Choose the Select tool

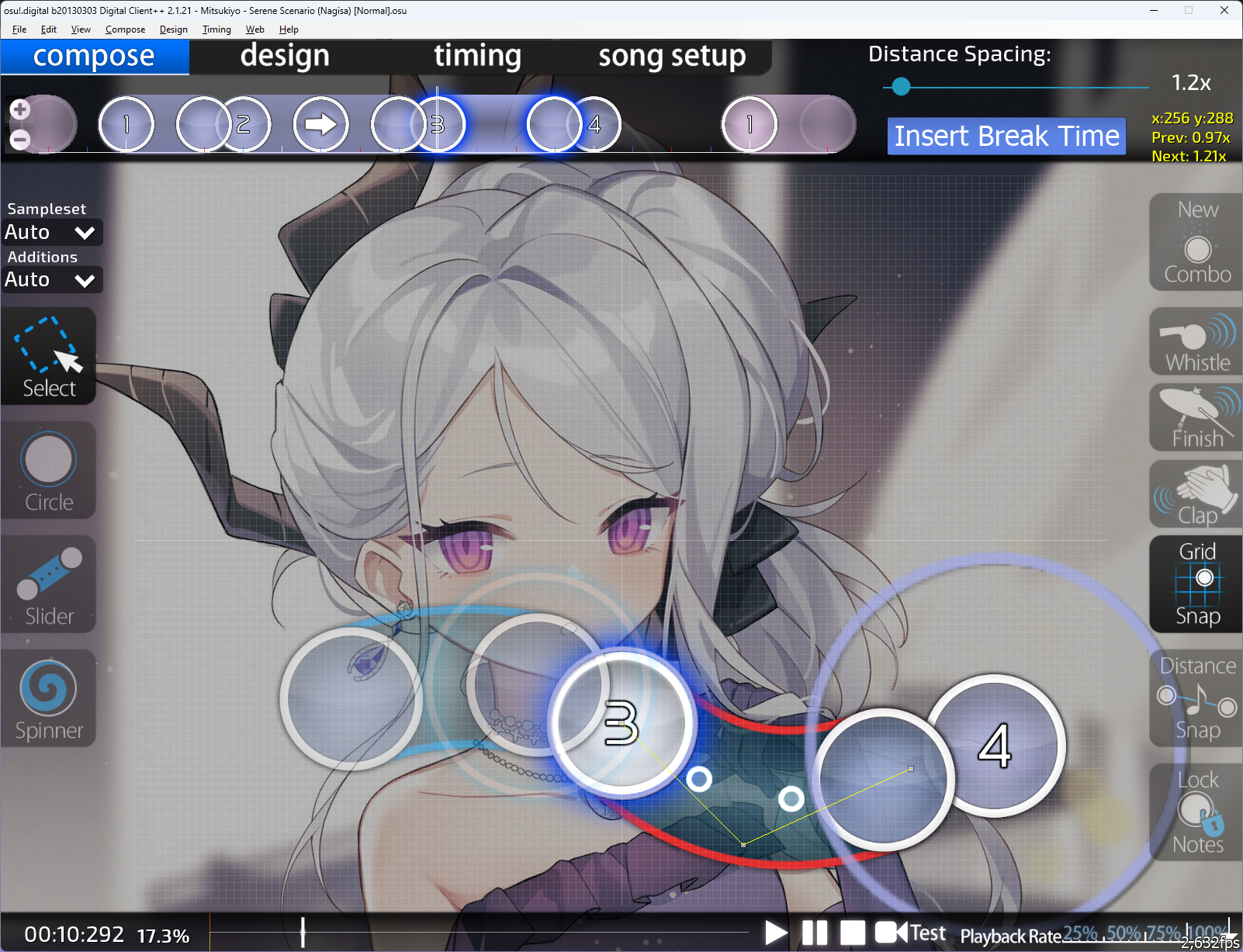[49, 356]
